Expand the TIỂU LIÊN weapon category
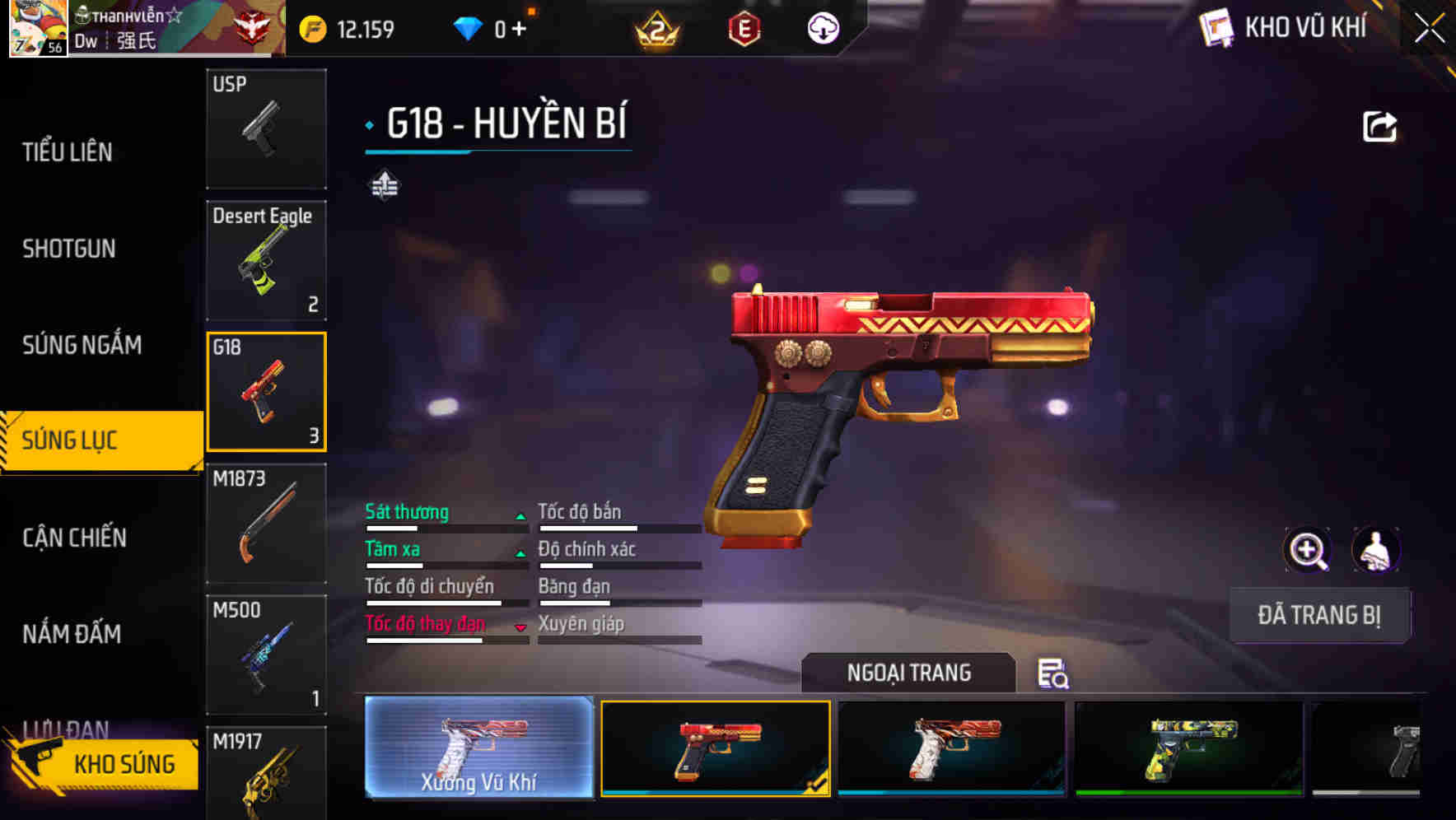This screenshot has height=820, width=1456. 68,151
